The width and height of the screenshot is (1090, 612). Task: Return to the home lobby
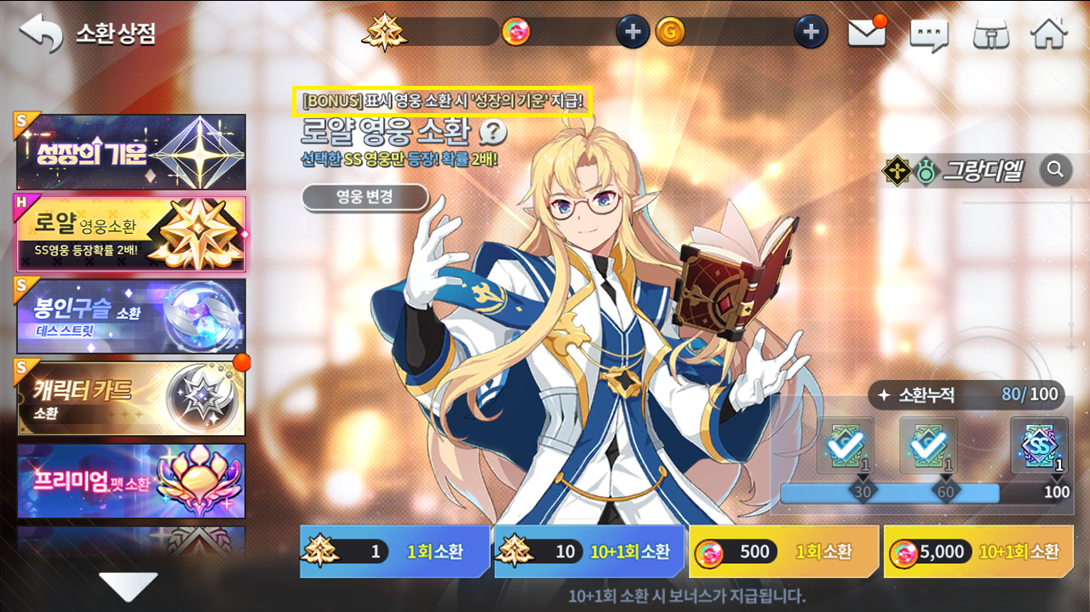1049,33
